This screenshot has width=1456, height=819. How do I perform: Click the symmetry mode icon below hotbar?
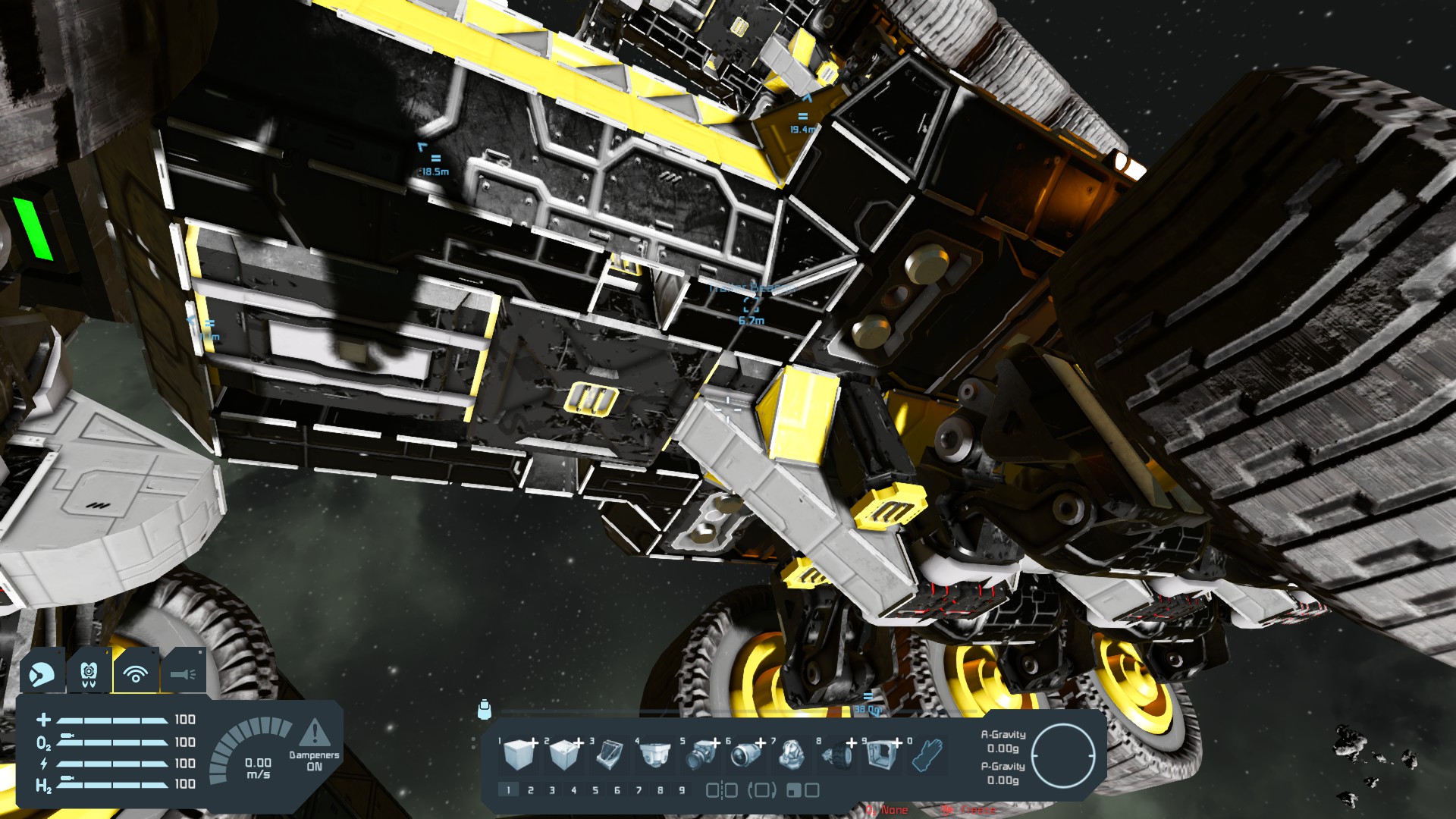[721, 790]
